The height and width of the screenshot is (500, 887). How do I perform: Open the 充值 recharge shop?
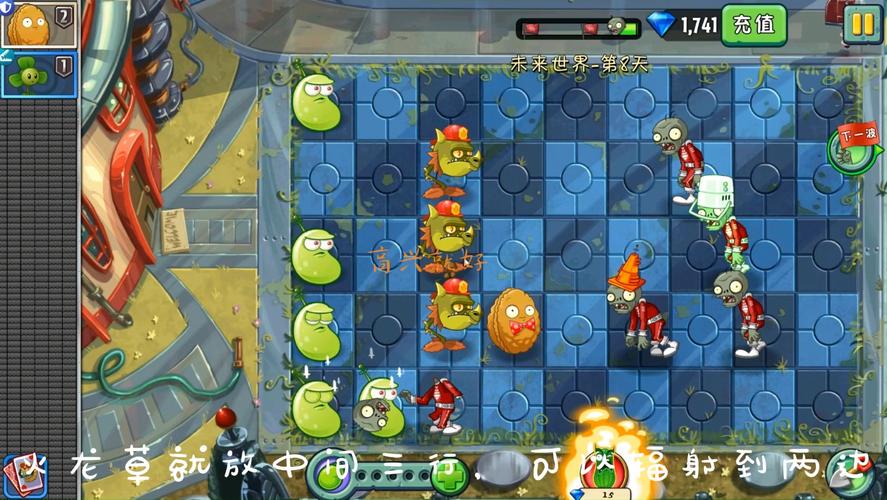click(753, 25)
